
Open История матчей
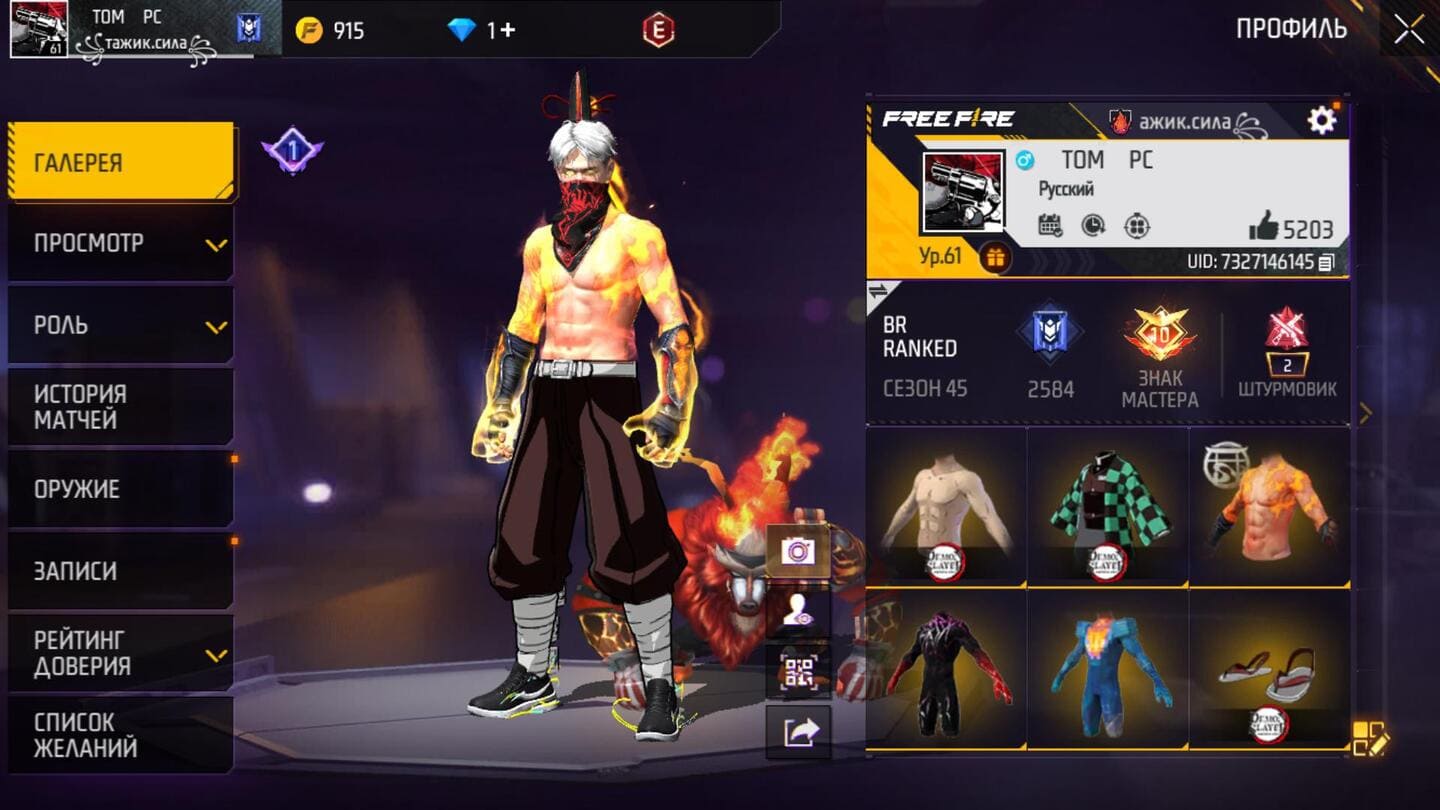click(121, 407)
